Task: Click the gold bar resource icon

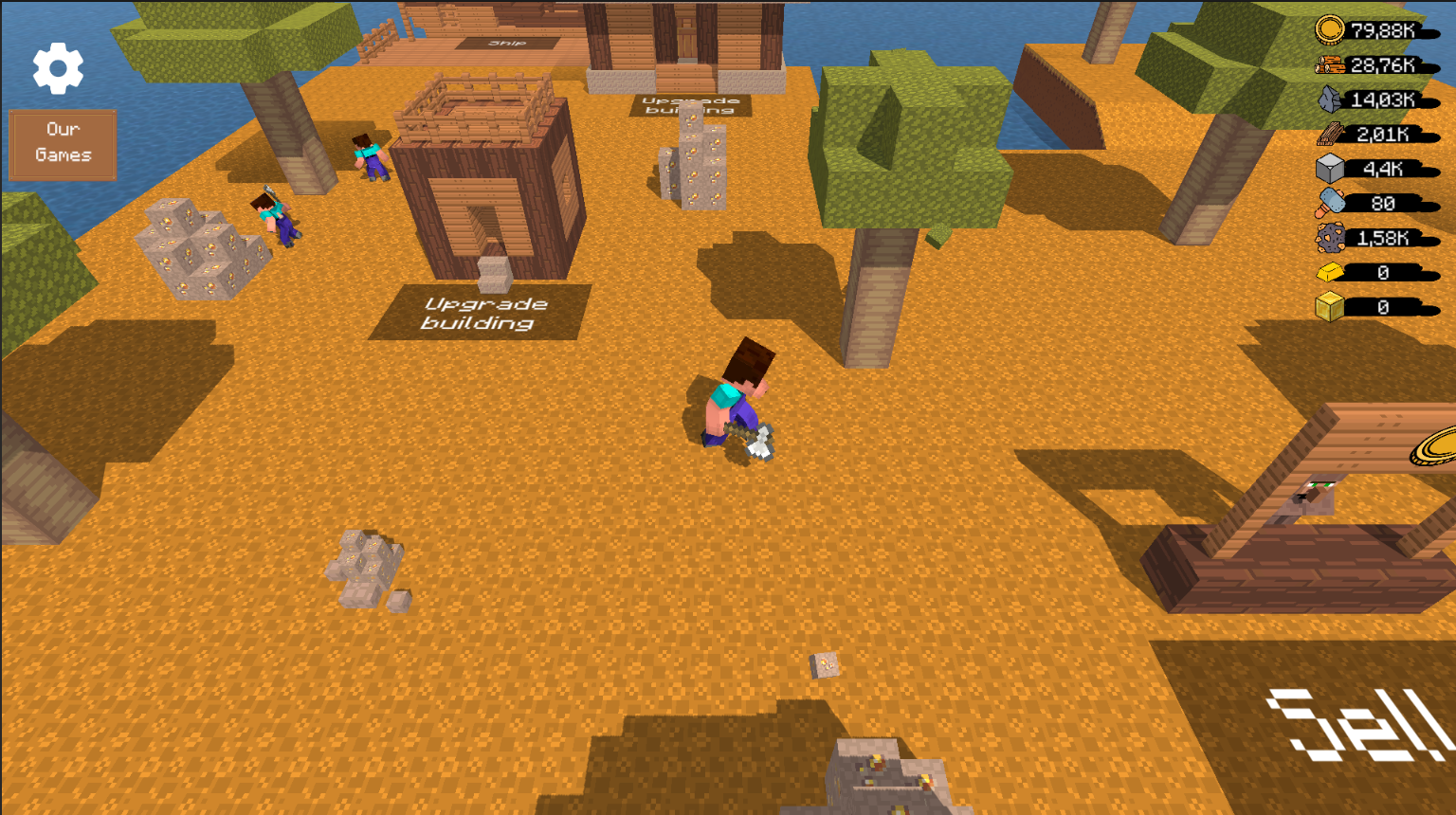Action: [1331, 272]
